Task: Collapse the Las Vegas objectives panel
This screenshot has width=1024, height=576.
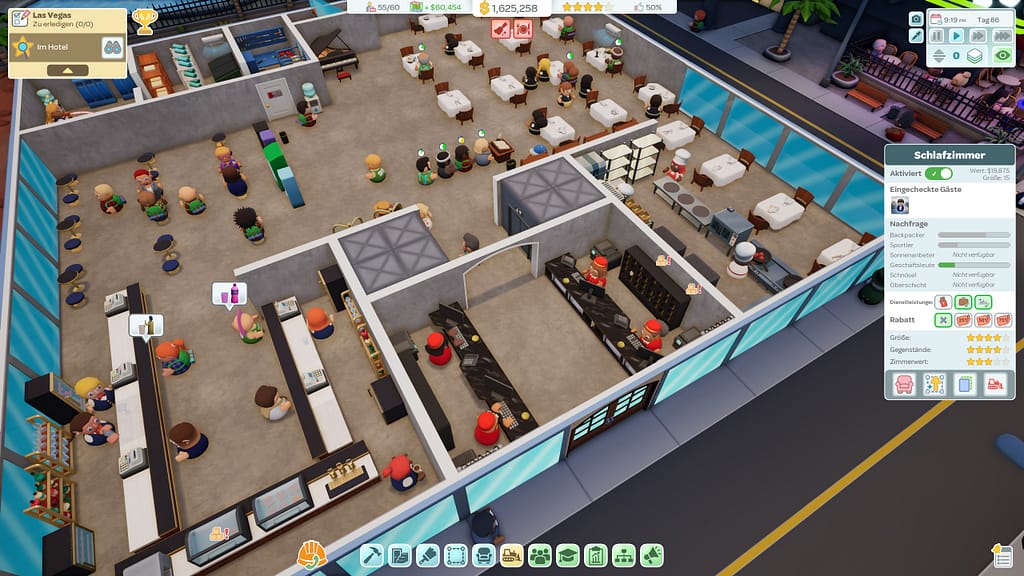Action: [67, 70]
